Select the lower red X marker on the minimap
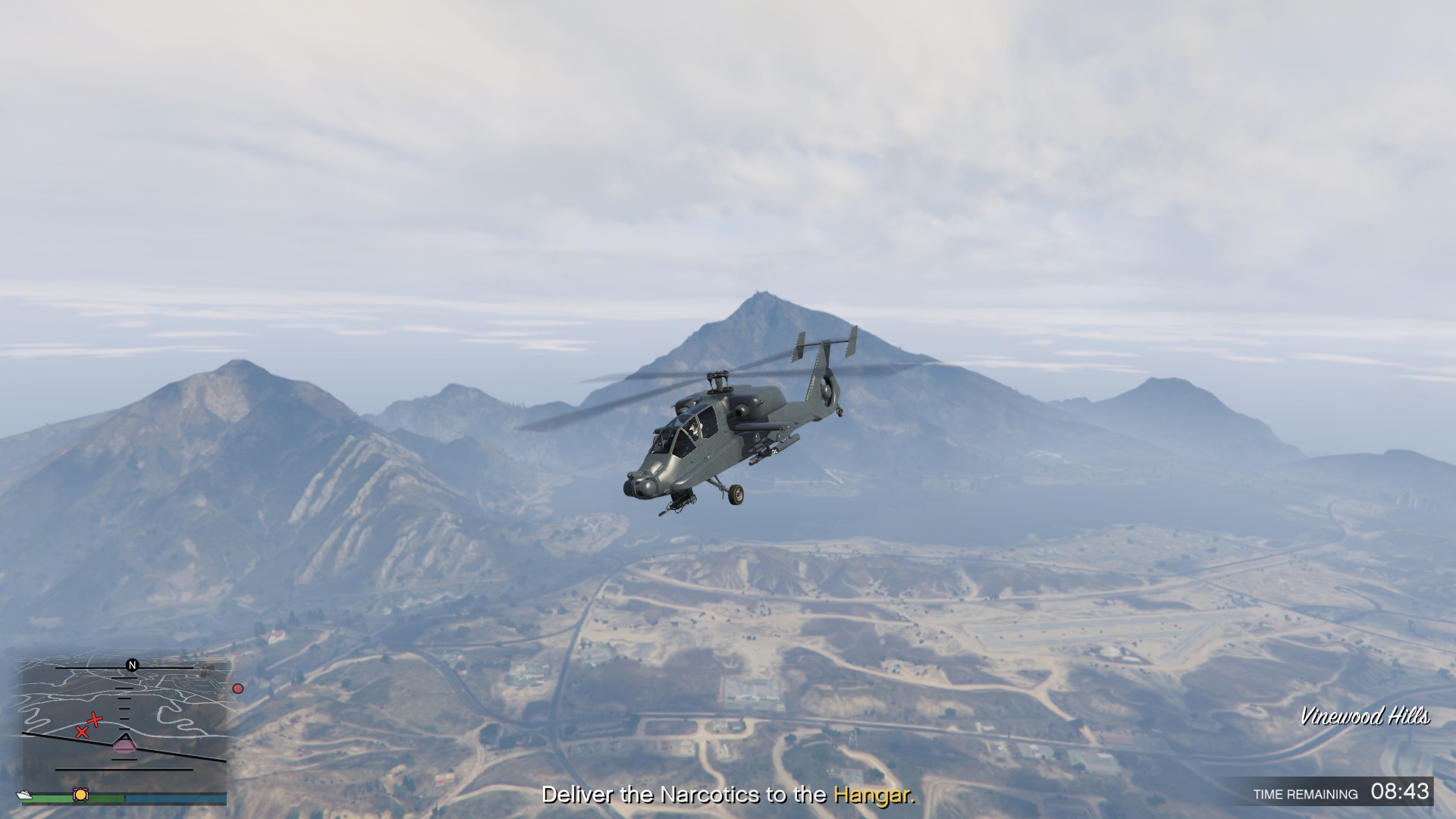 pos(81,733)
